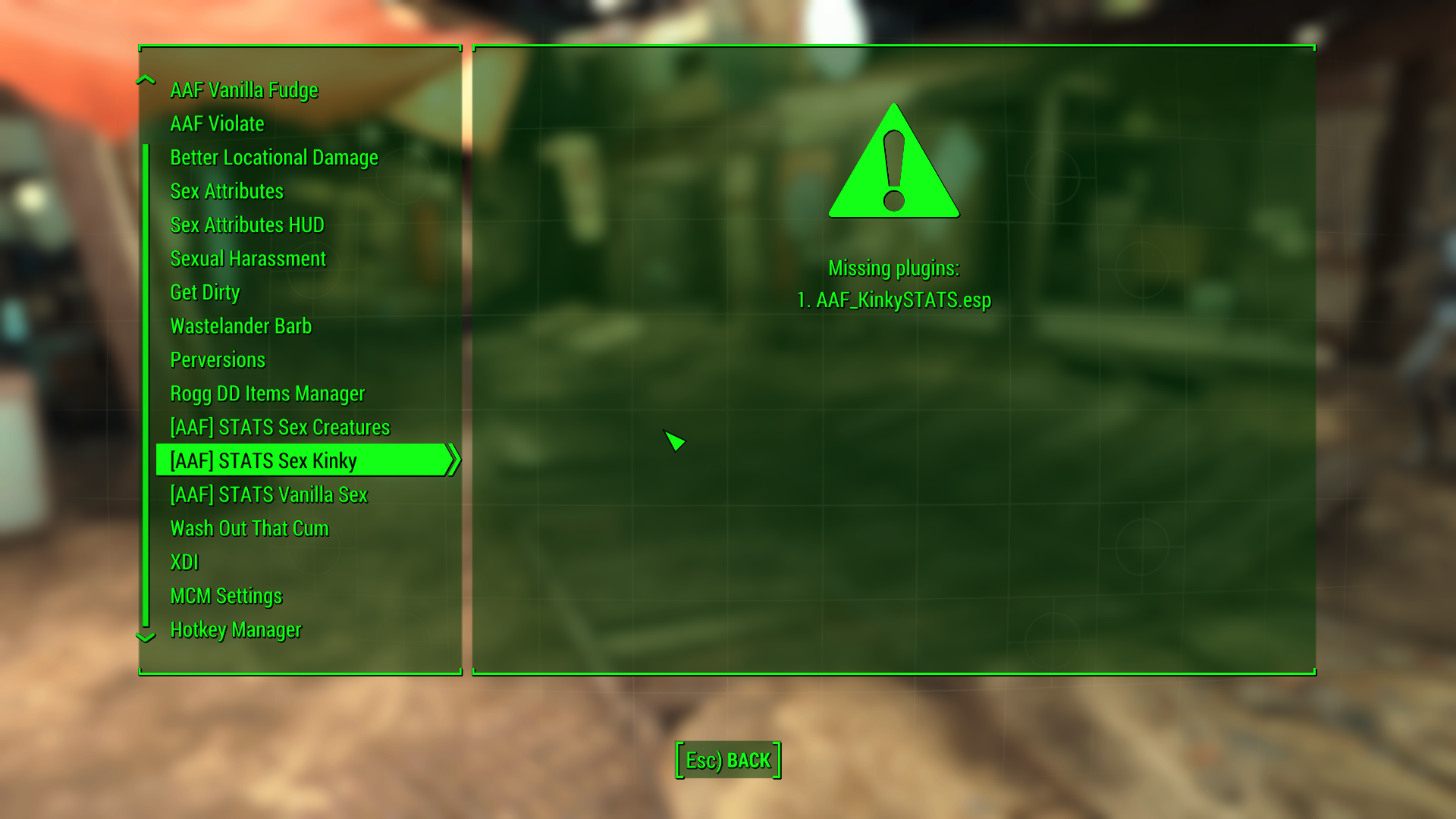Open Wastelander Barb configuration page
The width and height of the screenshot is (1456, 819).
(241, 326)
